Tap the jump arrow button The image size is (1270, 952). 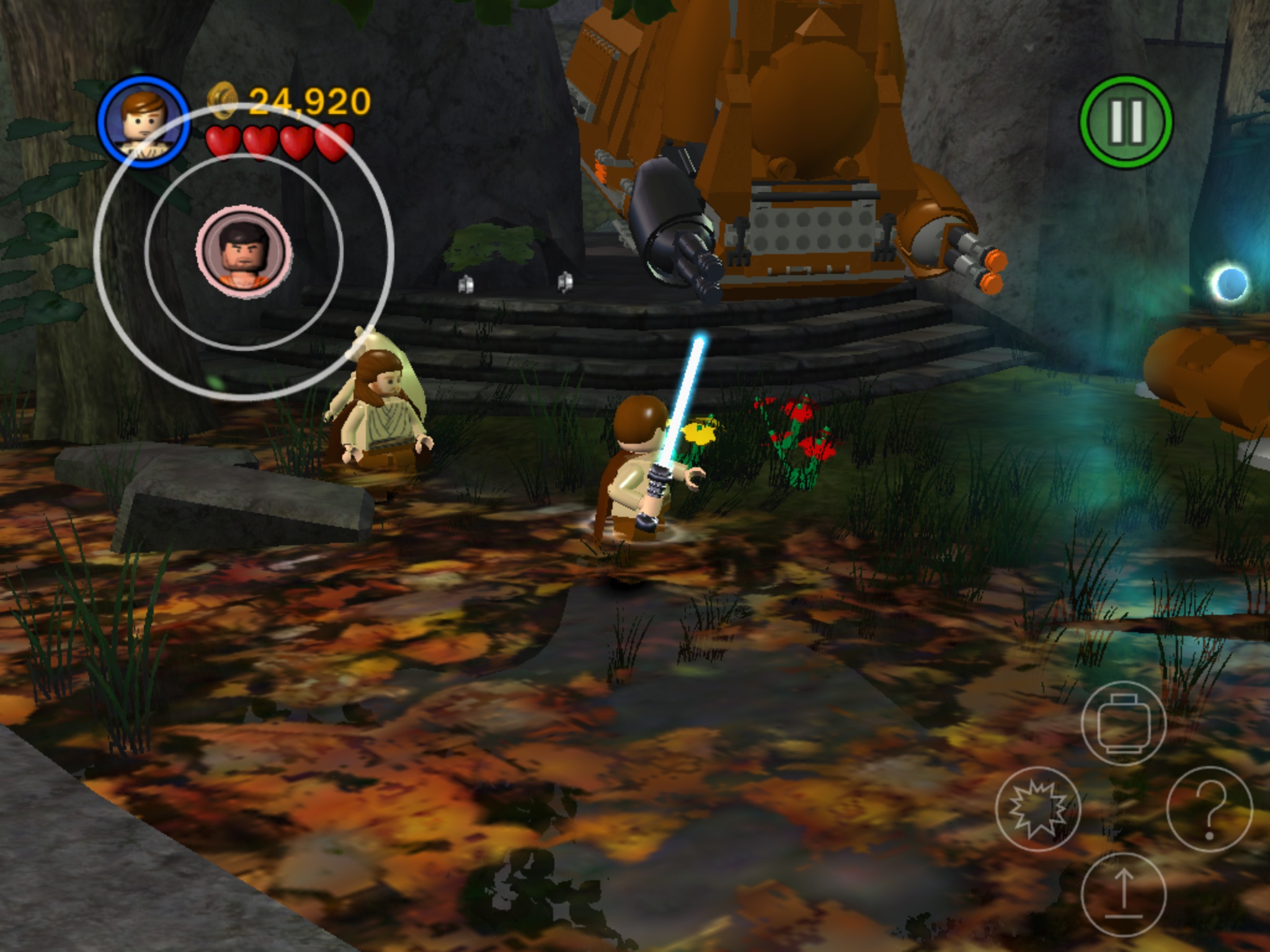coord(1124,894)
